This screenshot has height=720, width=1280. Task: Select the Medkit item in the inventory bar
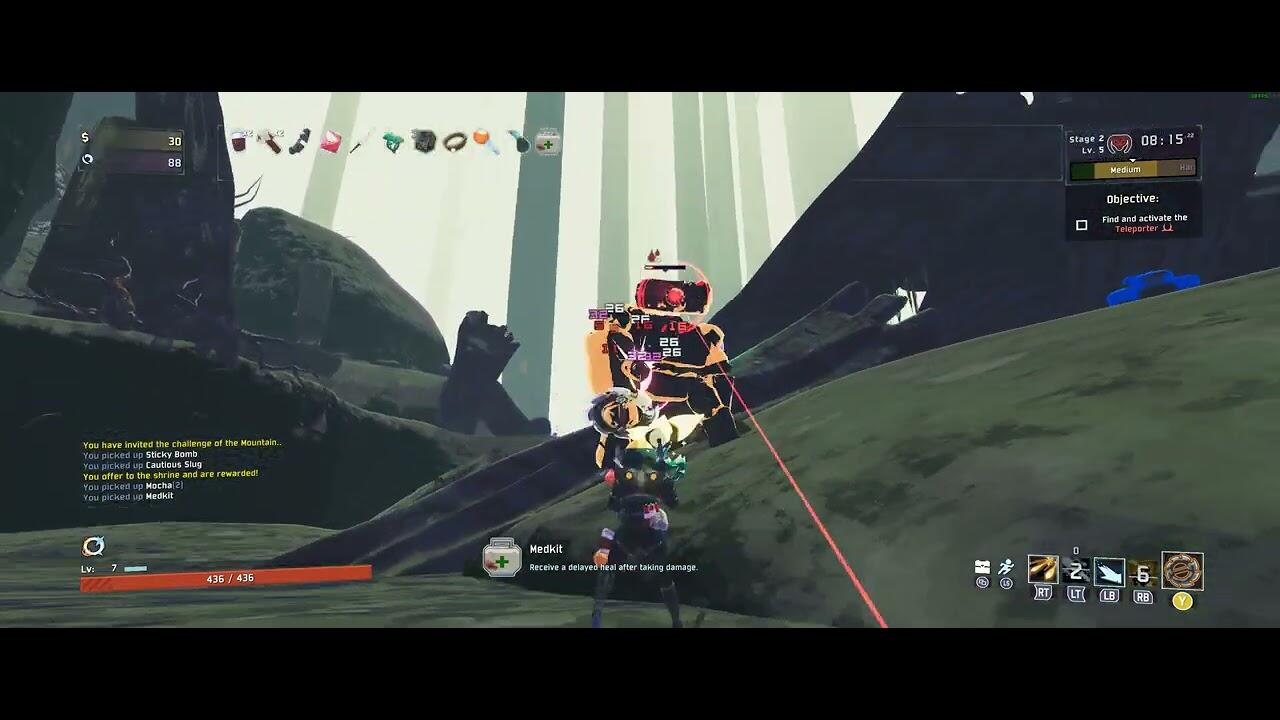547,142
